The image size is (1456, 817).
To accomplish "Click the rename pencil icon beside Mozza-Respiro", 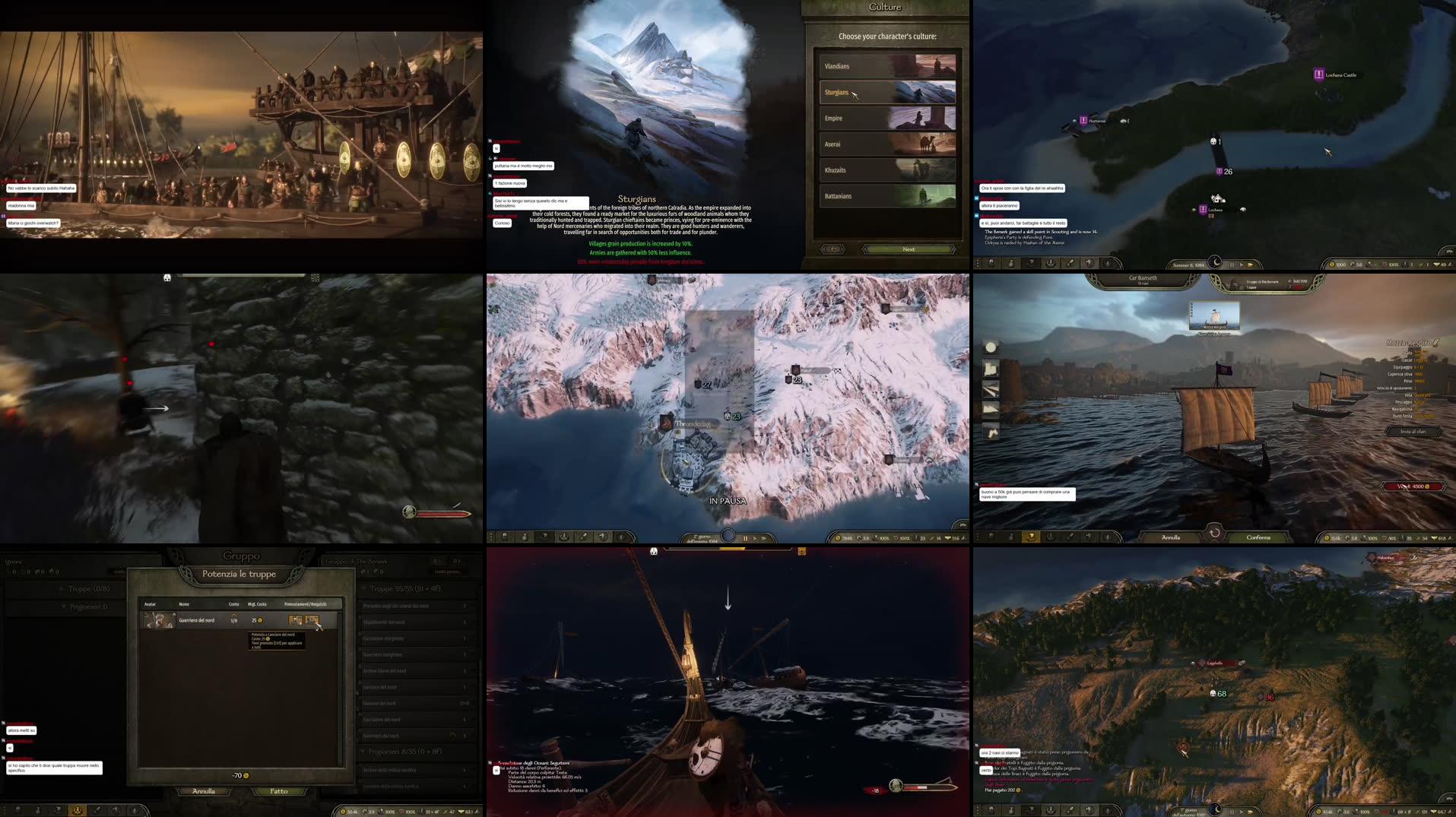I will tap(1435, 343).
